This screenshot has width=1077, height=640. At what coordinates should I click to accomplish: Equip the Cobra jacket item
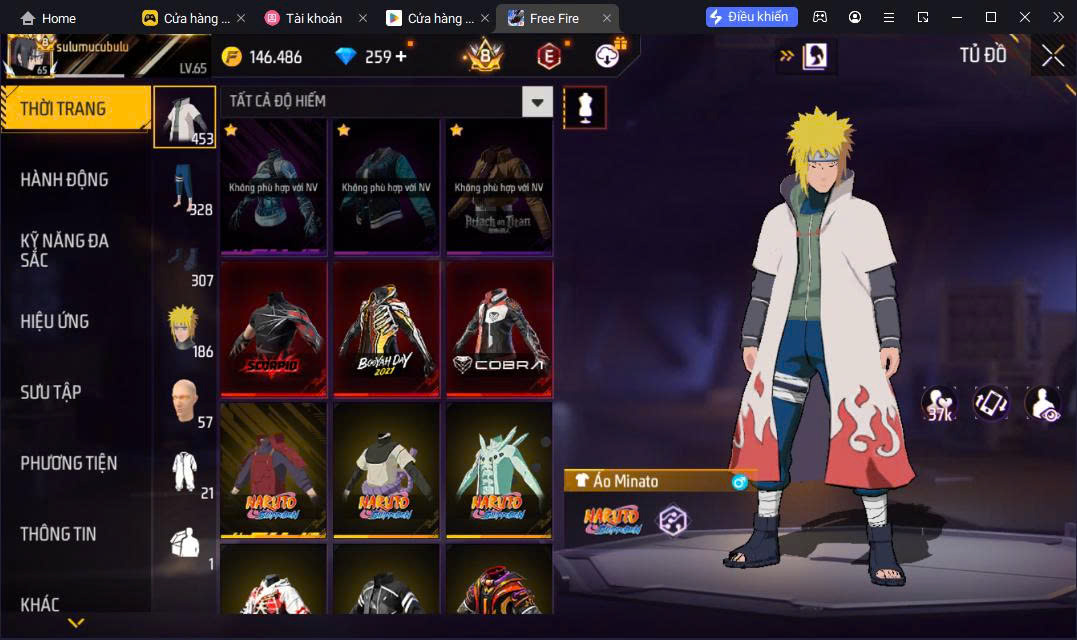tap(499, 329)
